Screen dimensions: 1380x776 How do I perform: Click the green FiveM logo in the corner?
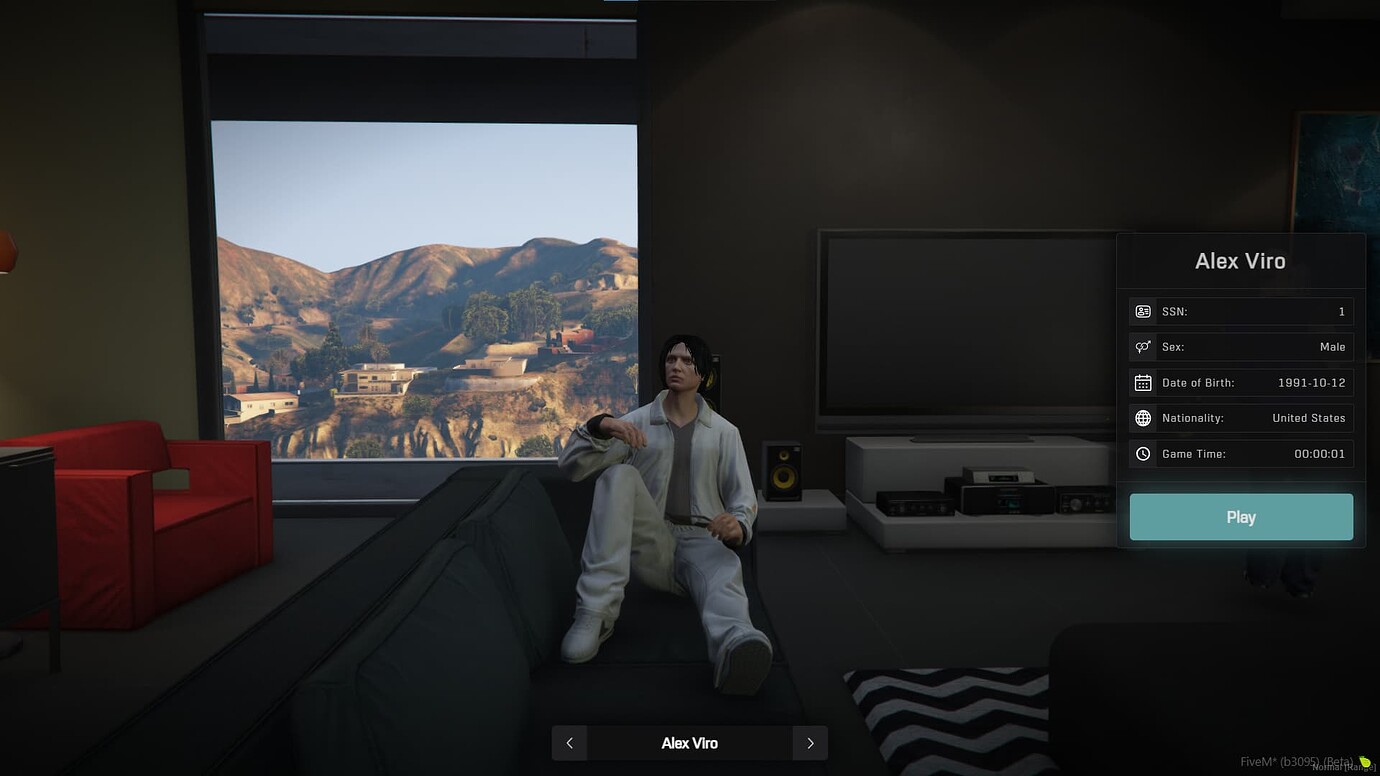(x=1365, y=762)
